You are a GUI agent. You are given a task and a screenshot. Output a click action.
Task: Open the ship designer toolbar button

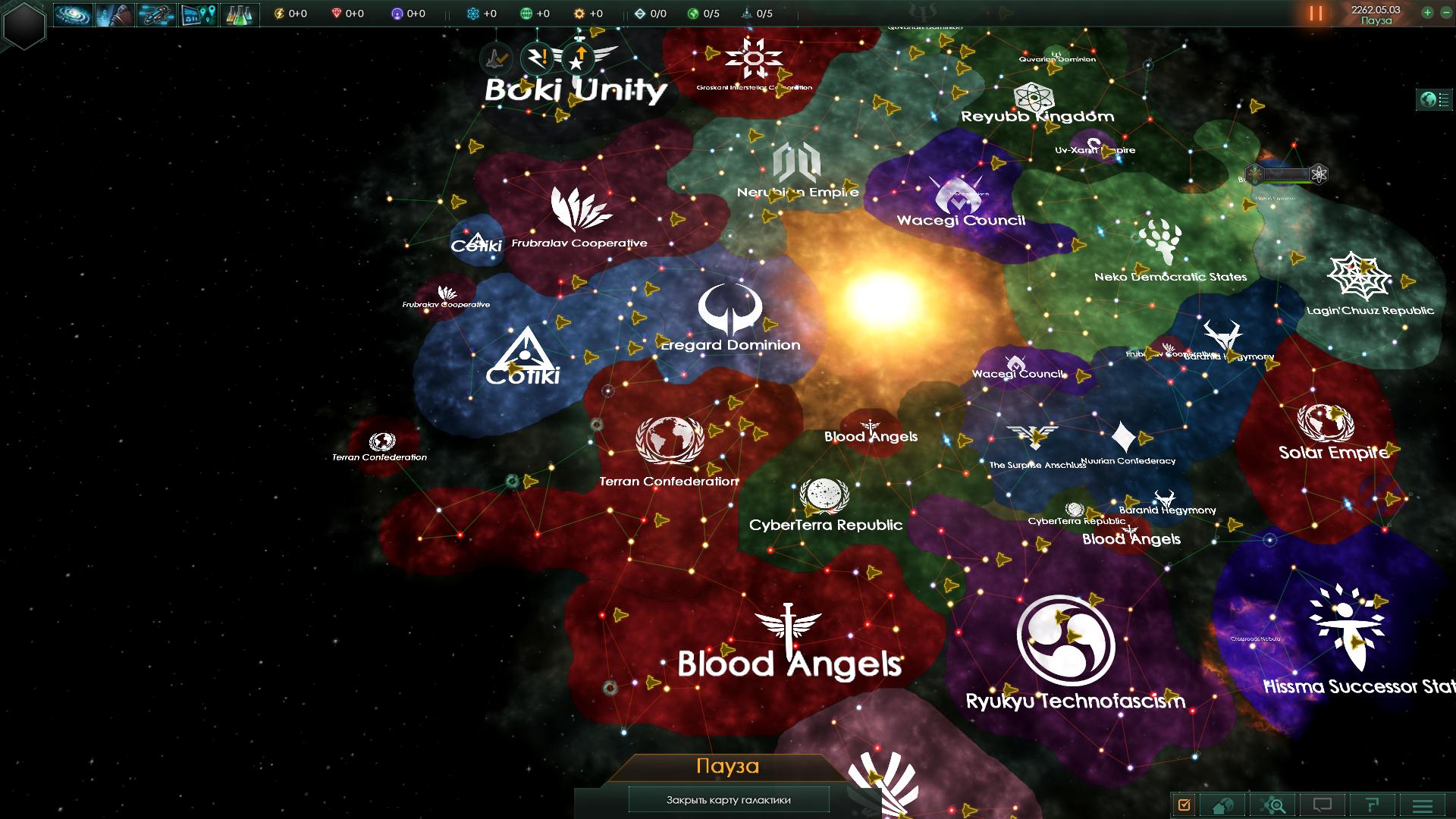click(x=156, y=14)
